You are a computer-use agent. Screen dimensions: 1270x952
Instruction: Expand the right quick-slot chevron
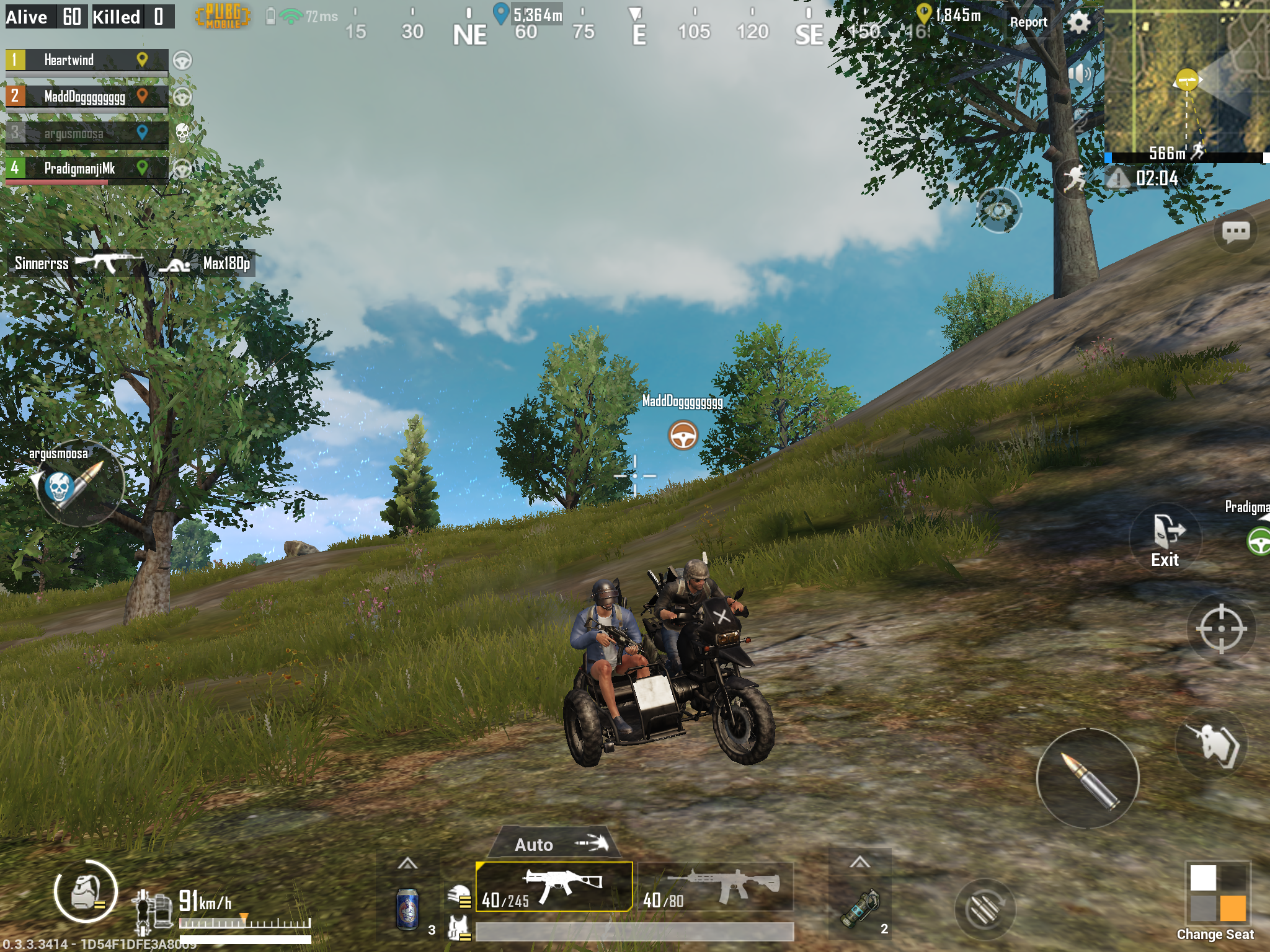tap(861, 860)
